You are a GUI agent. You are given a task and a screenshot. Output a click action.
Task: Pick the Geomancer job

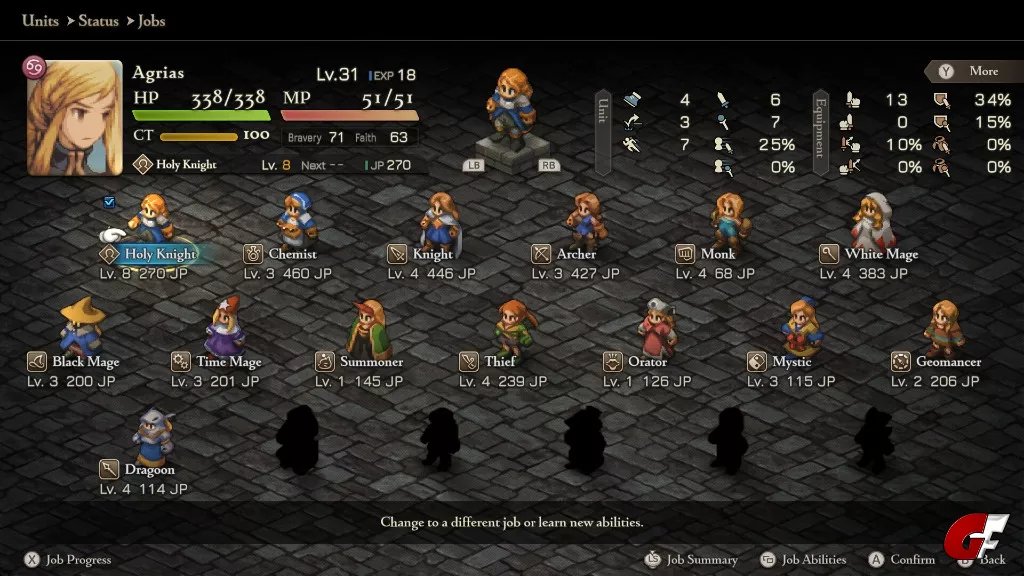click(948, 362)
